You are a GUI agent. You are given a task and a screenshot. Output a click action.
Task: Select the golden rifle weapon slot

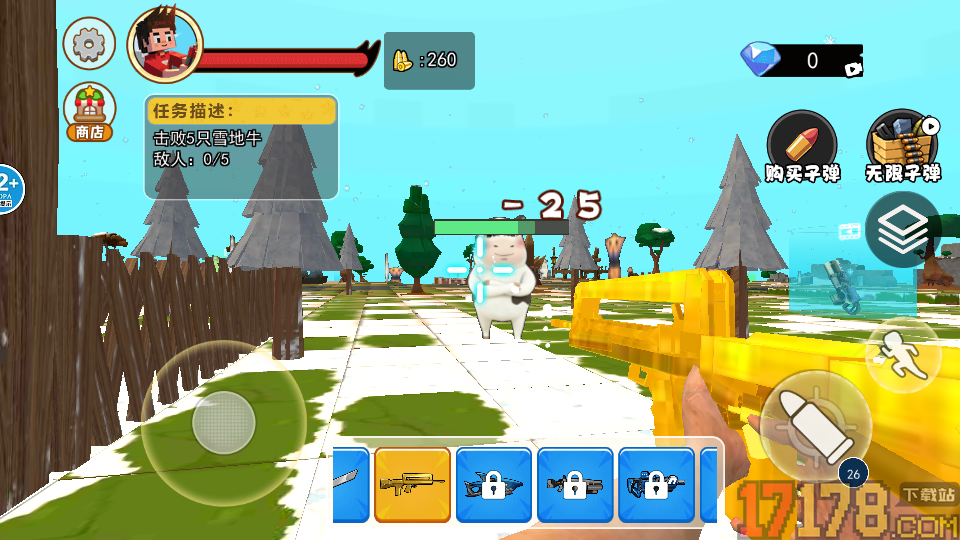[412, 485]
